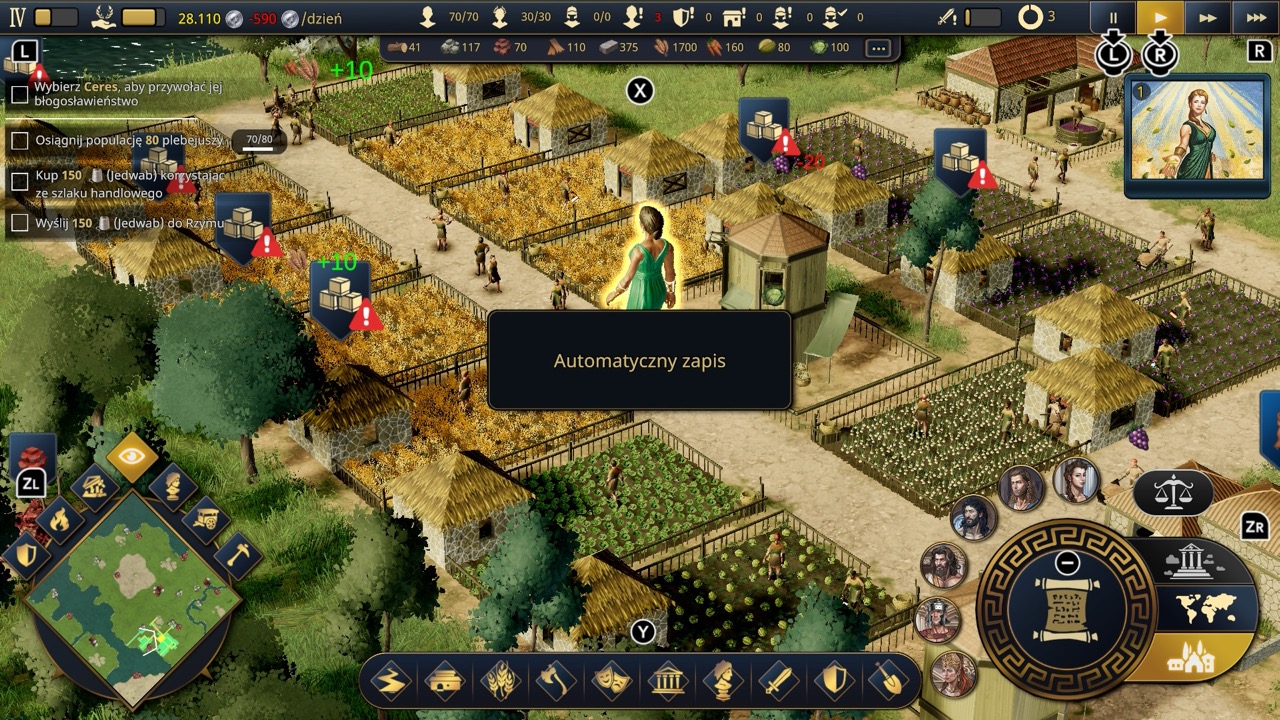Open the scroll in the Greek-key wheel
Viewport: 1280px width, 720px height.
click(x=1066, y=608)
